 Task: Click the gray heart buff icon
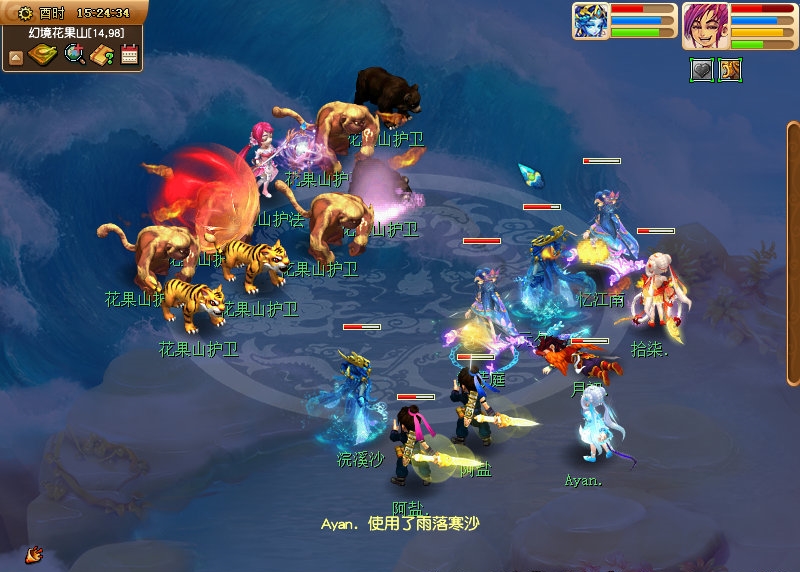[x=702, y=70]
